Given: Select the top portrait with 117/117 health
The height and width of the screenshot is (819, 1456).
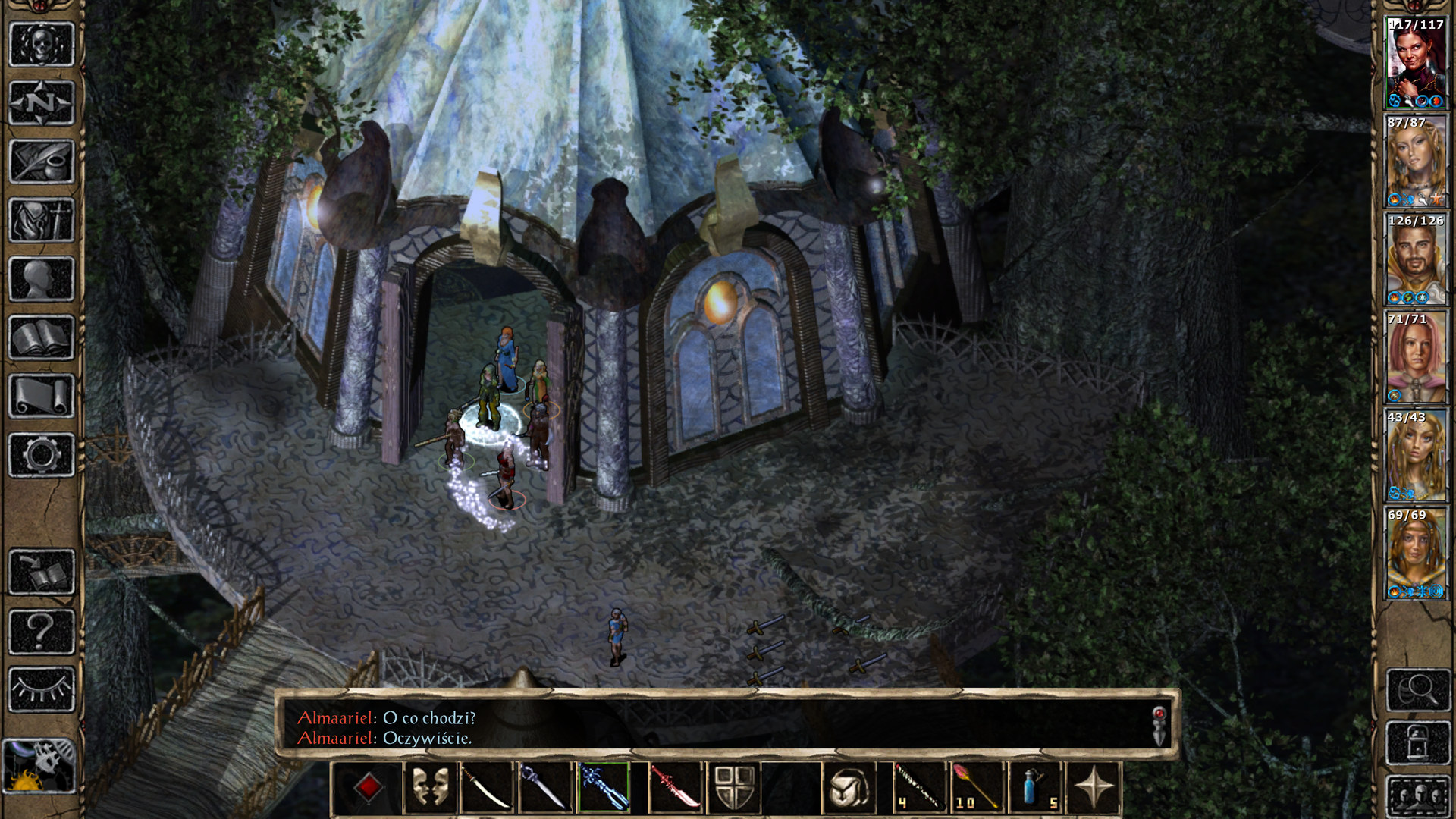Looking at the screenshot, I should click(1416, 64).
